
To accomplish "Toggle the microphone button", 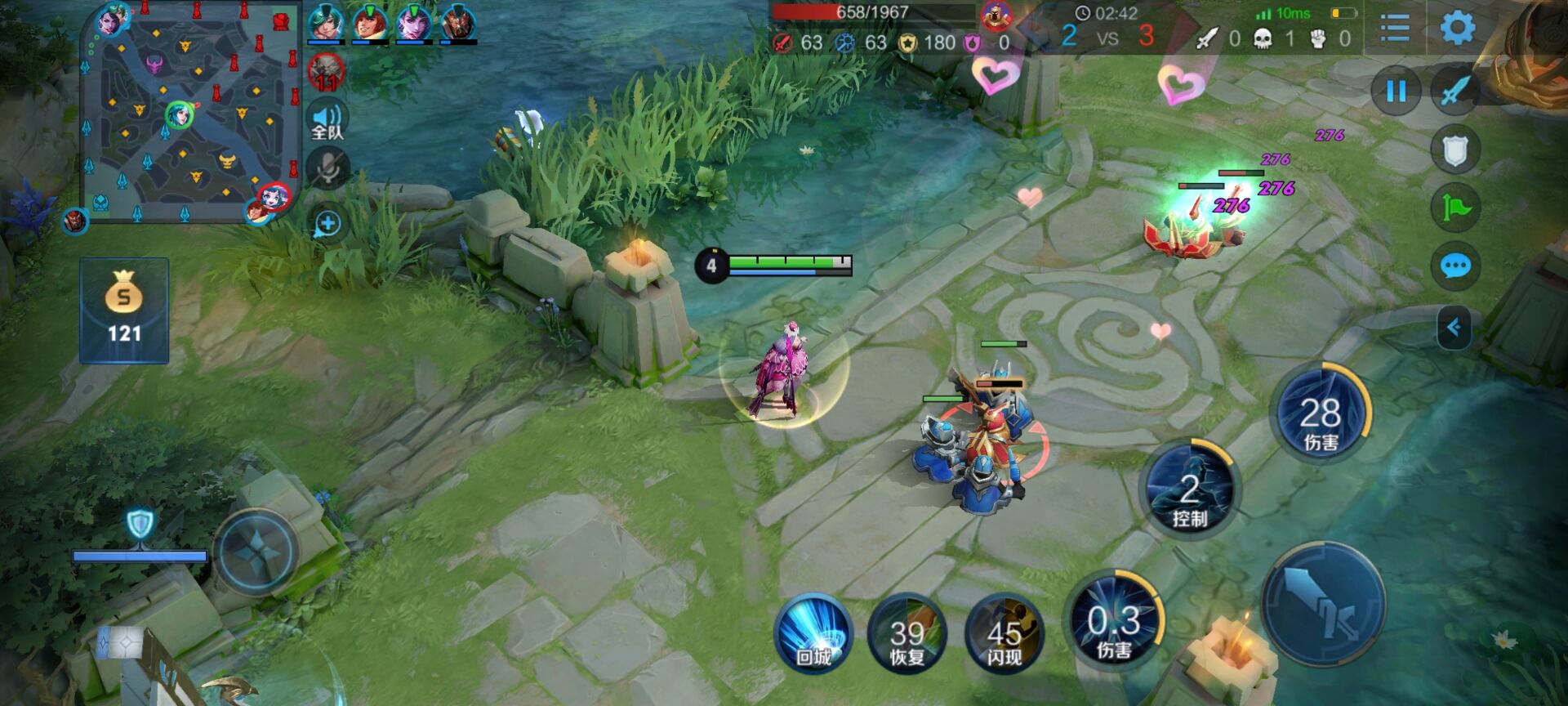I will [327, 169].
